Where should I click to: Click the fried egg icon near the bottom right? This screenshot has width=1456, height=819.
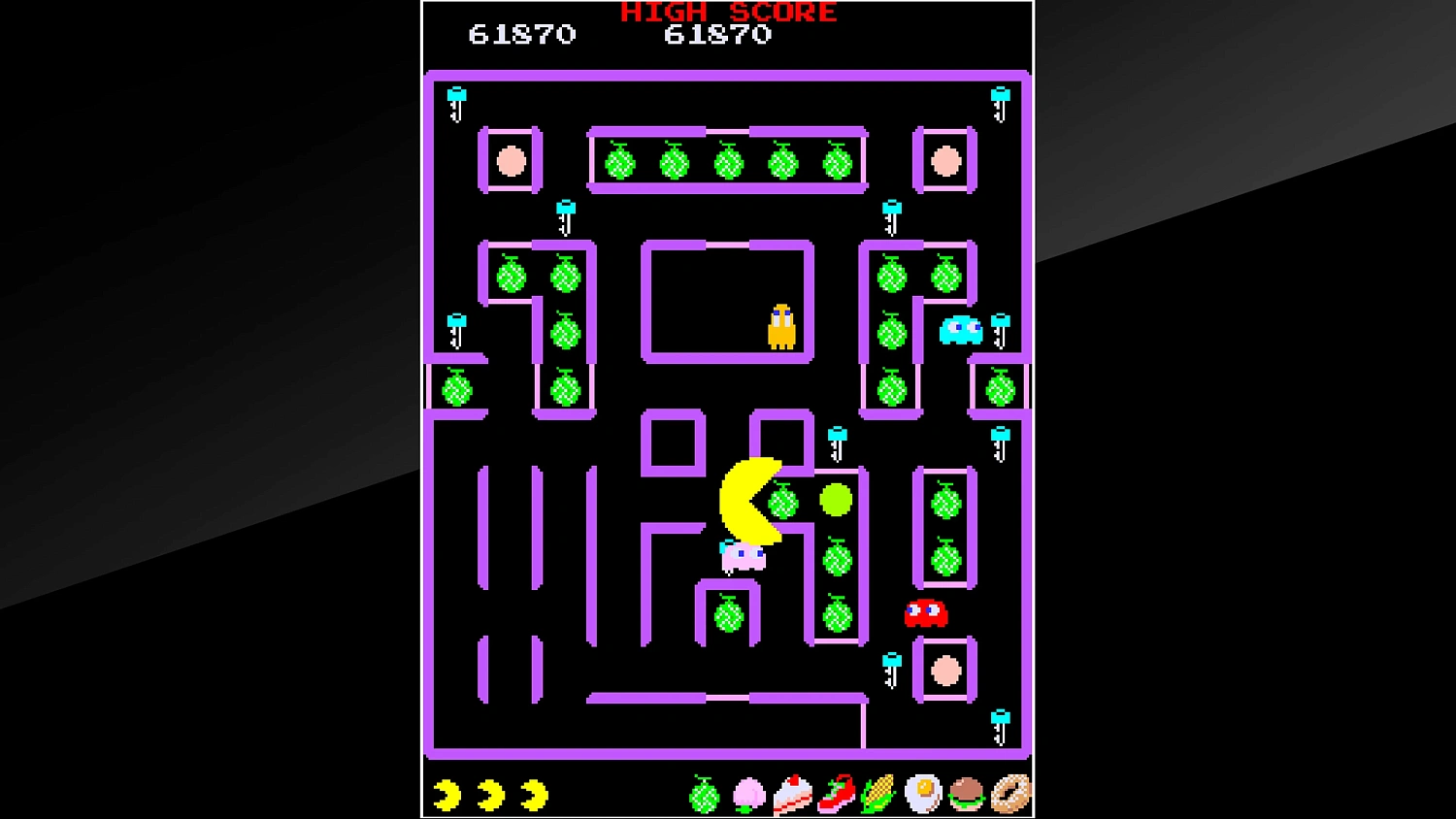point(921,794)
